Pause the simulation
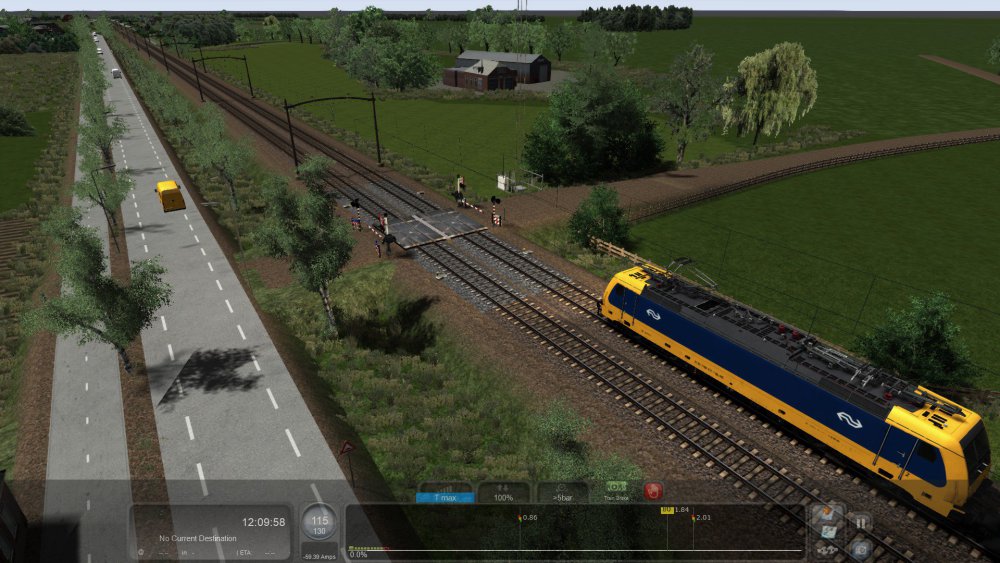 859,521
